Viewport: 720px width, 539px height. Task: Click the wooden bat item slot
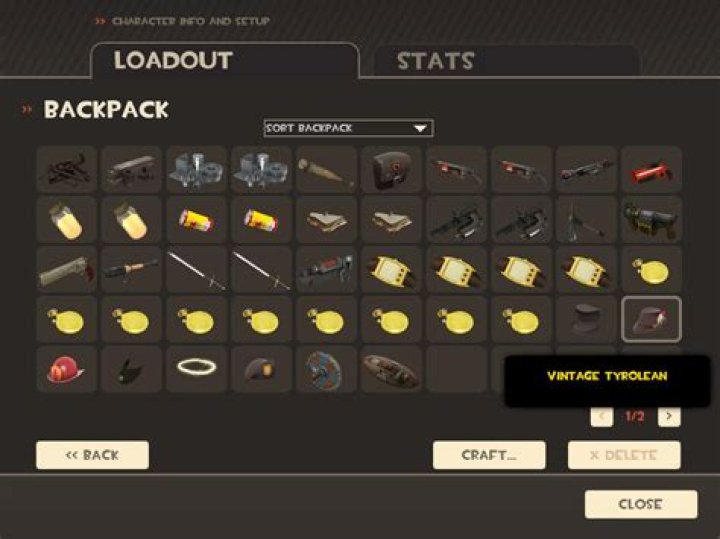coord(326,169)
